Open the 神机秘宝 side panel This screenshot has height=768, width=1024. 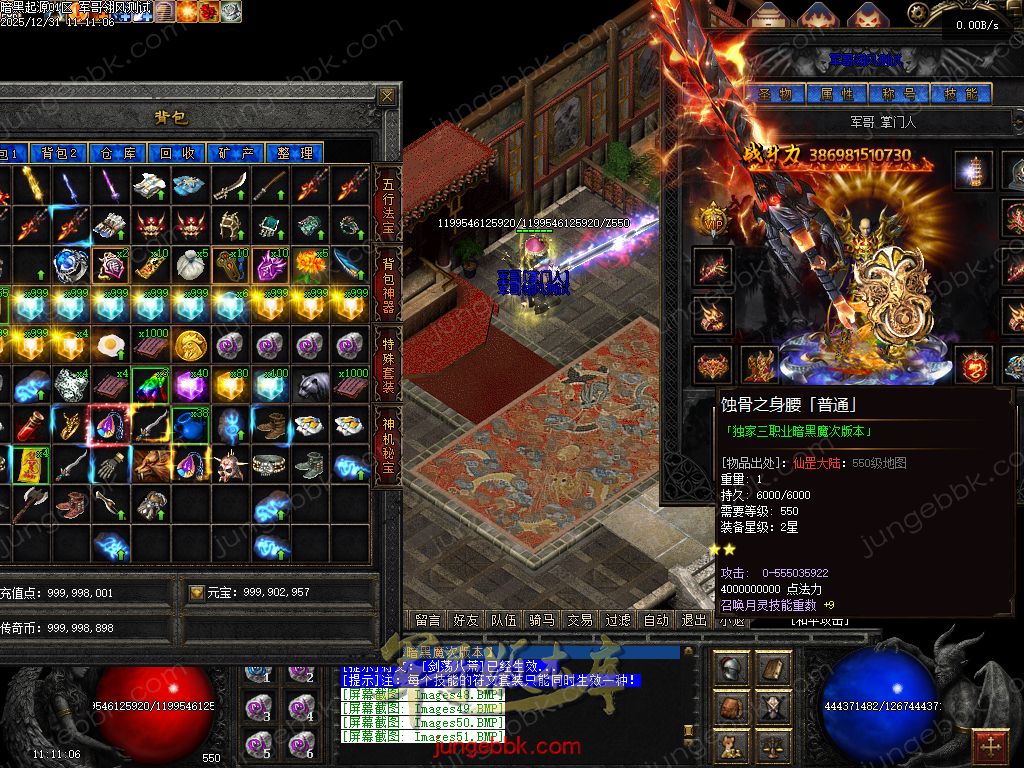pos(388,438)
